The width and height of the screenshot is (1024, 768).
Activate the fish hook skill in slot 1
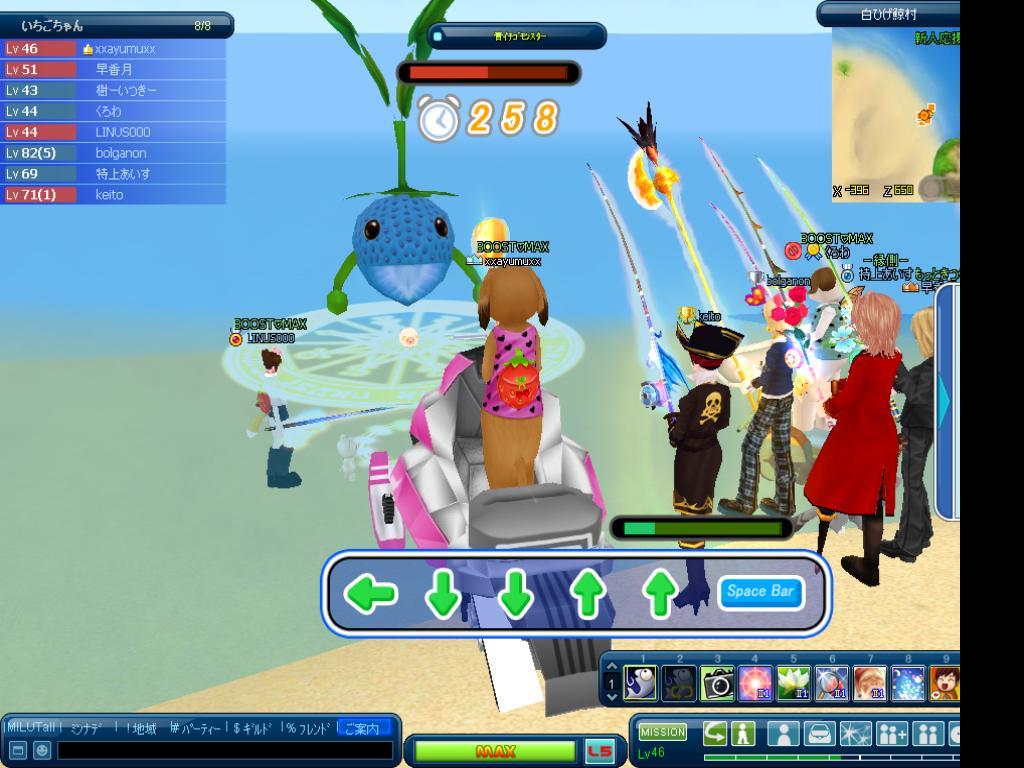pyautogui.click(x=640, y=683)
